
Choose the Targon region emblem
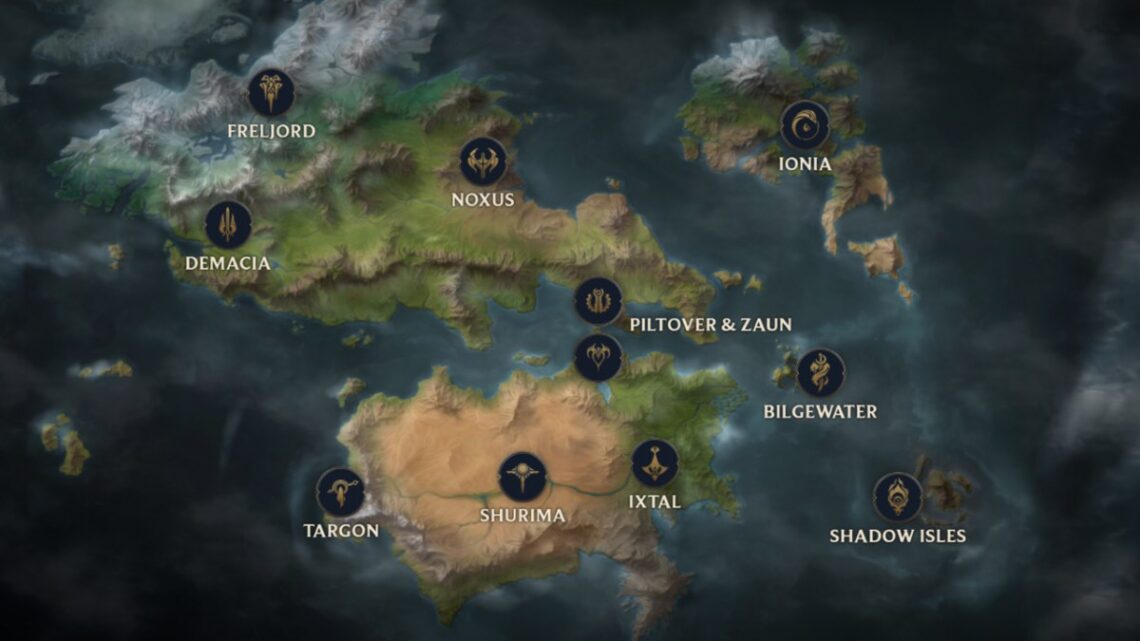pyautogui.click(x=340, y=492)
